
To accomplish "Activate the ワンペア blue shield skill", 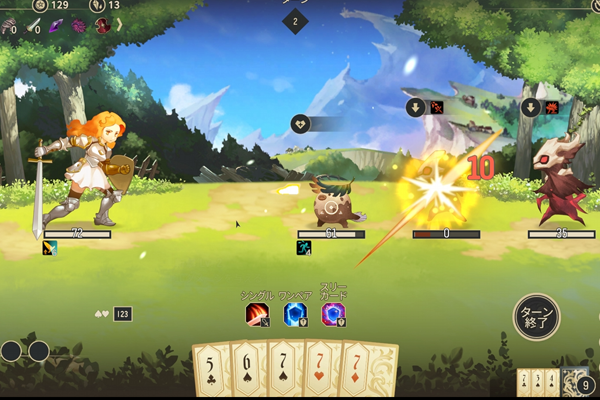I will pyautogui.click(x=294, y=314).
